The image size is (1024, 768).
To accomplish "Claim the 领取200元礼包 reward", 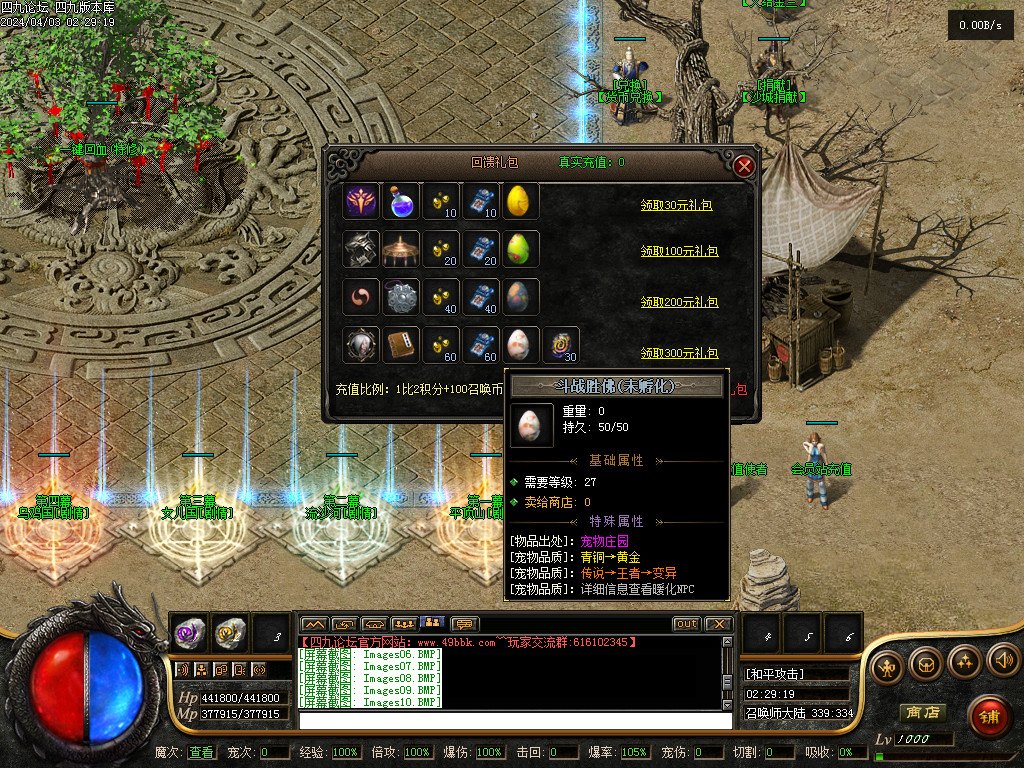I will [679, 301].
